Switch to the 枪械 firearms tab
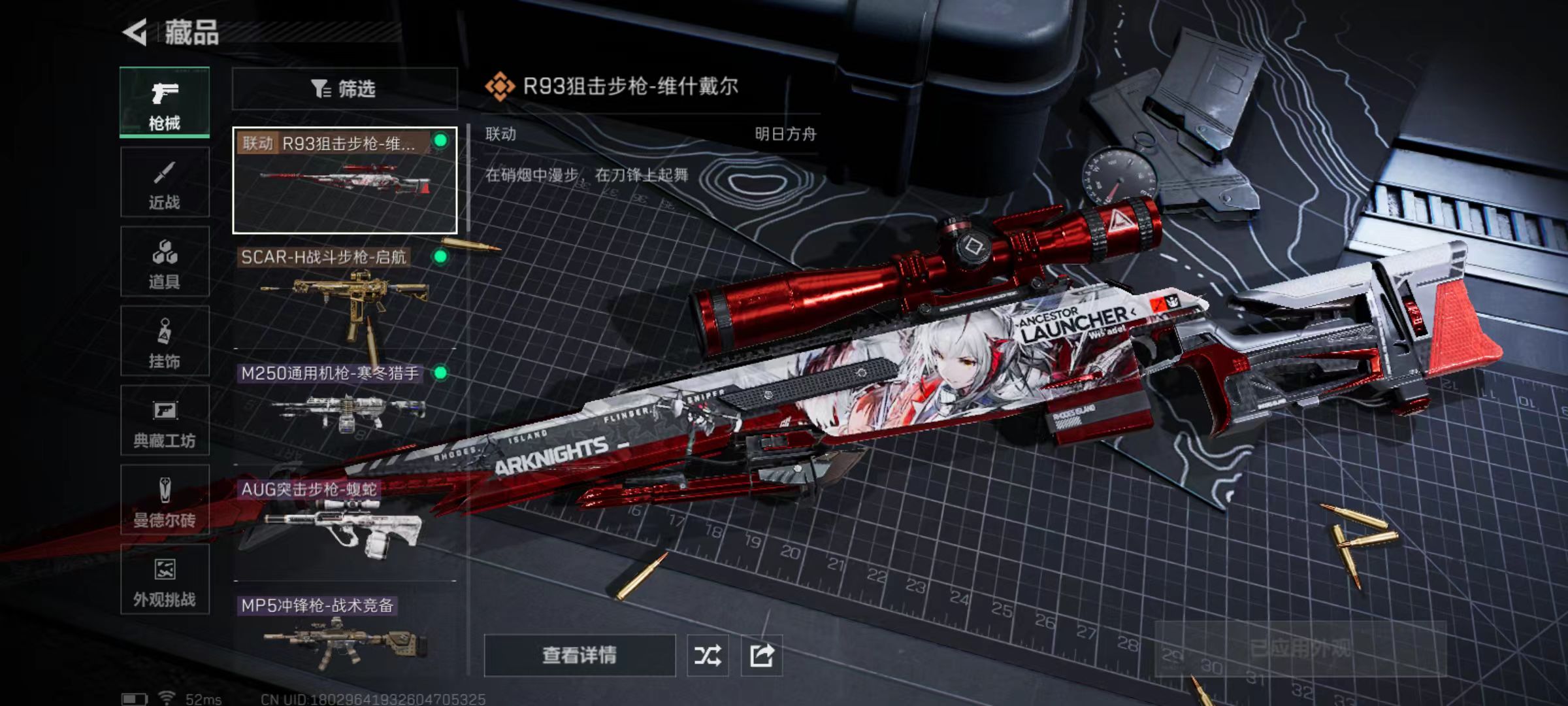 (165, 103)
